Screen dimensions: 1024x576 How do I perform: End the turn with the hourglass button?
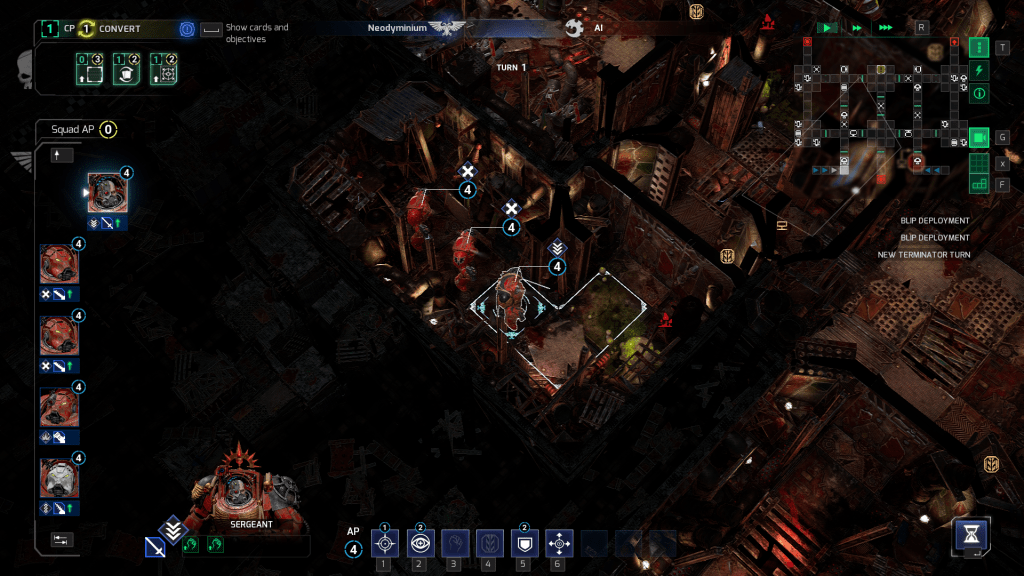coord(971,534)
